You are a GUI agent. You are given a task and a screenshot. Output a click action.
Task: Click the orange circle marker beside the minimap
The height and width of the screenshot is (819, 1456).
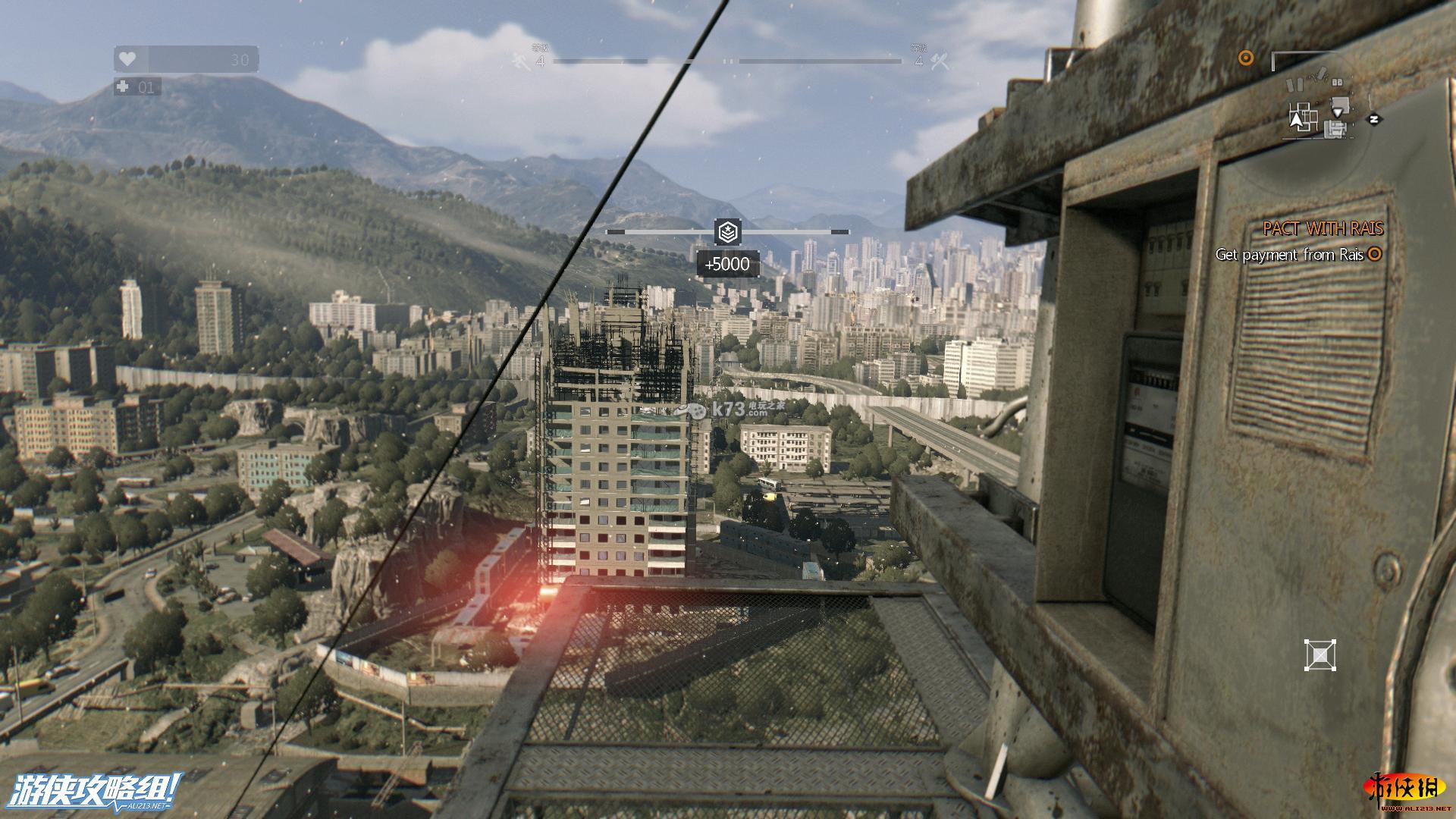[x=1245, y=58]
